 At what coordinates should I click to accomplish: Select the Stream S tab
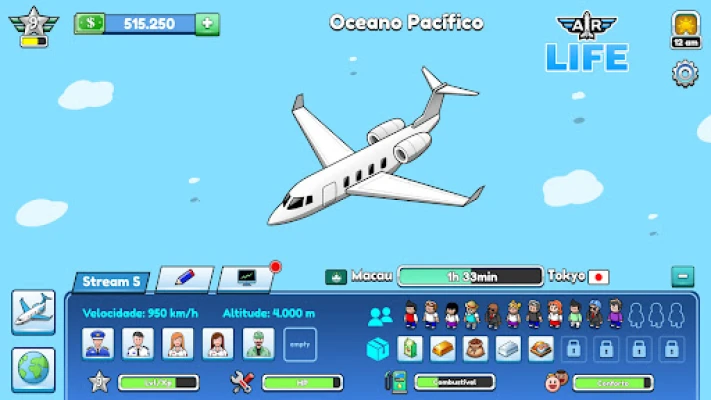[111, 281]
